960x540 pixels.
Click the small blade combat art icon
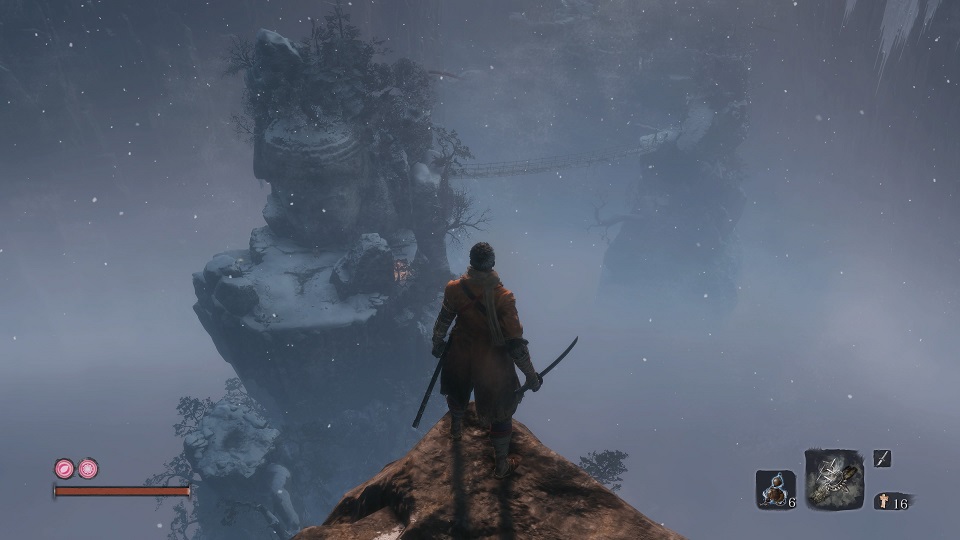tap(882, 459)
